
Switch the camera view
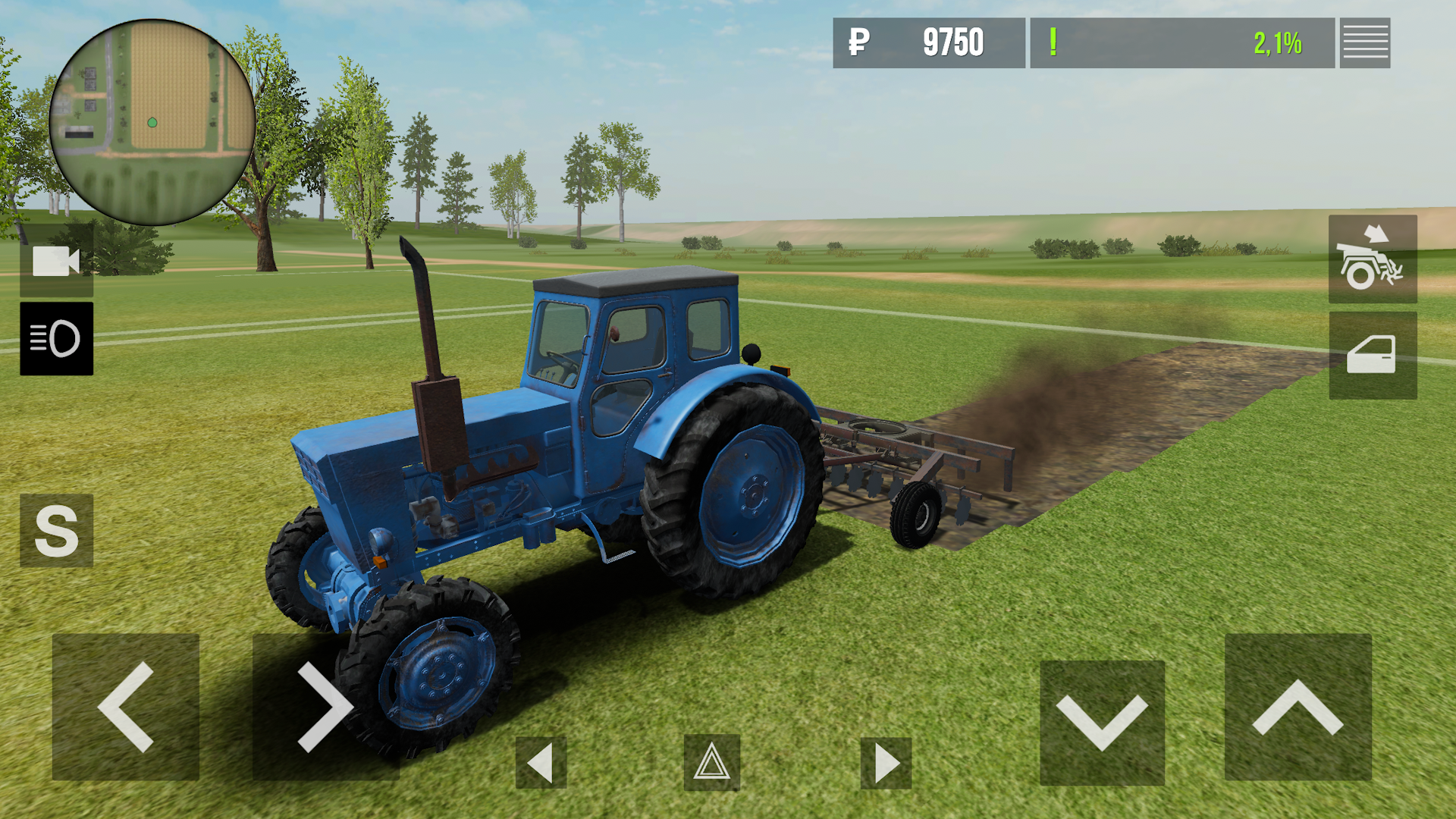tap(57, 263)
